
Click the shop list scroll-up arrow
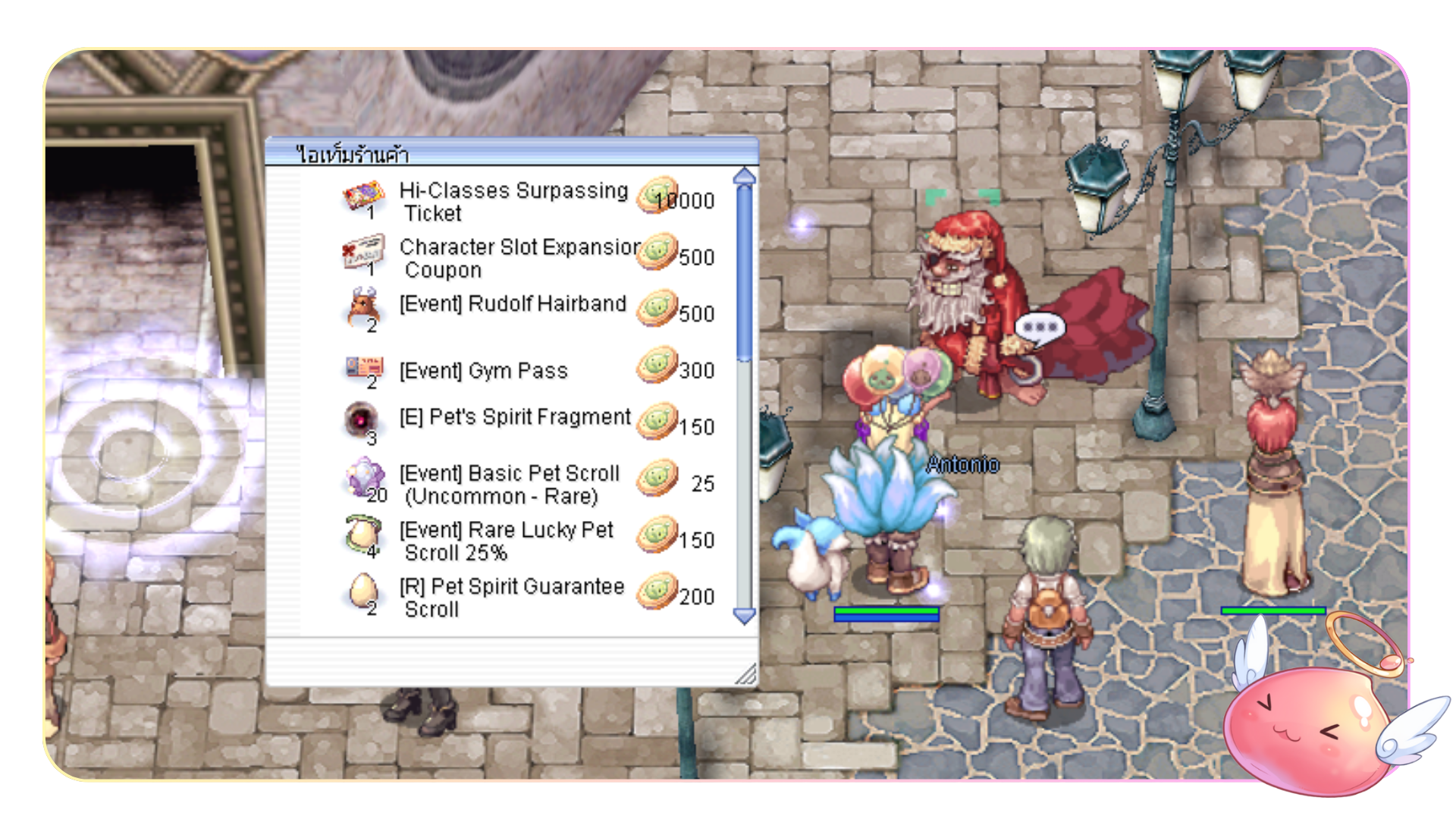745,177
